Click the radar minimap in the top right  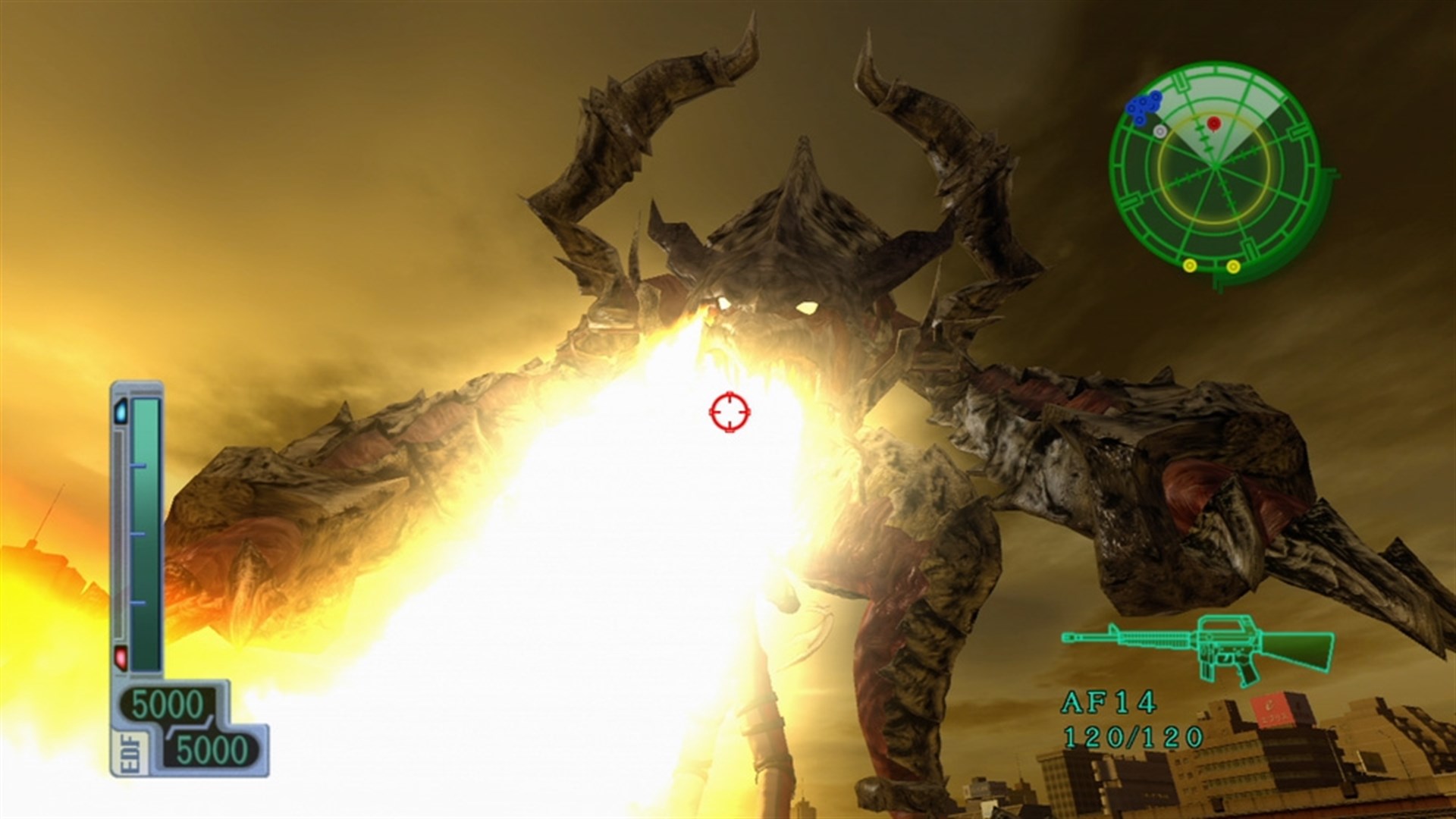(1215, 167)
